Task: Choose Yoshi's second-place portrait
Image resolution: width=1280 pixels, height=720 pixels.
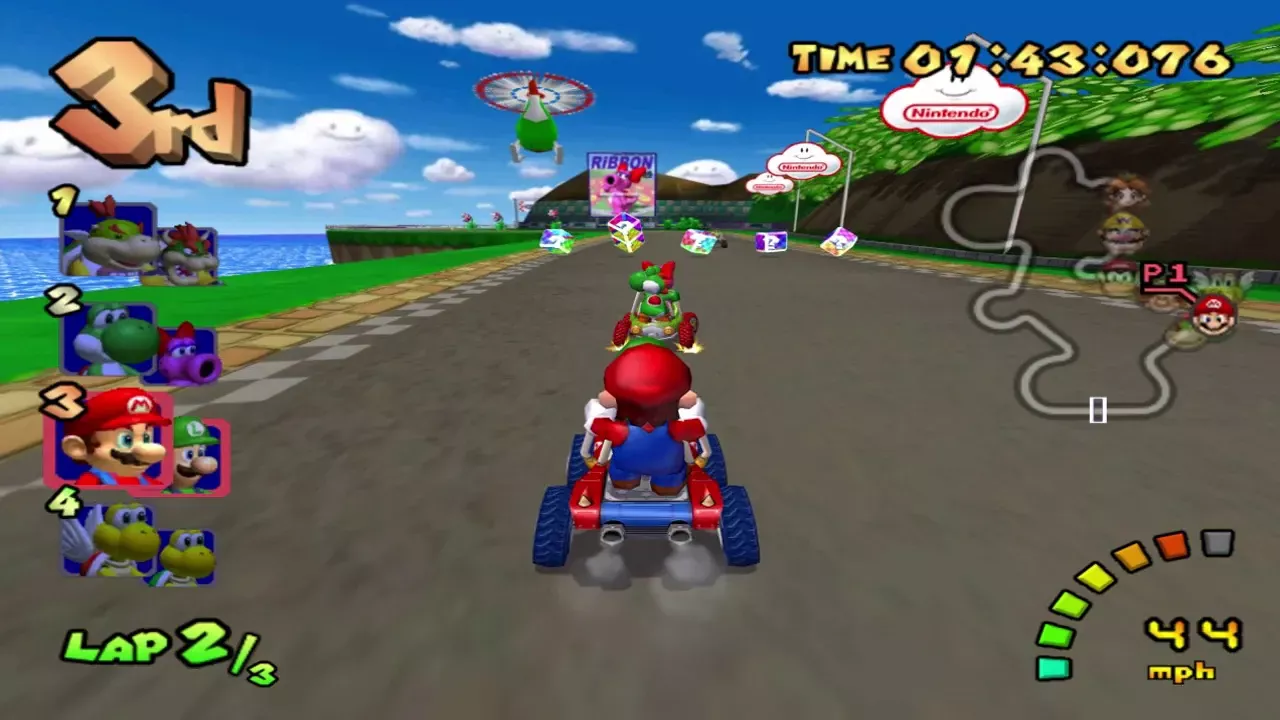Action: pos(108,340)
